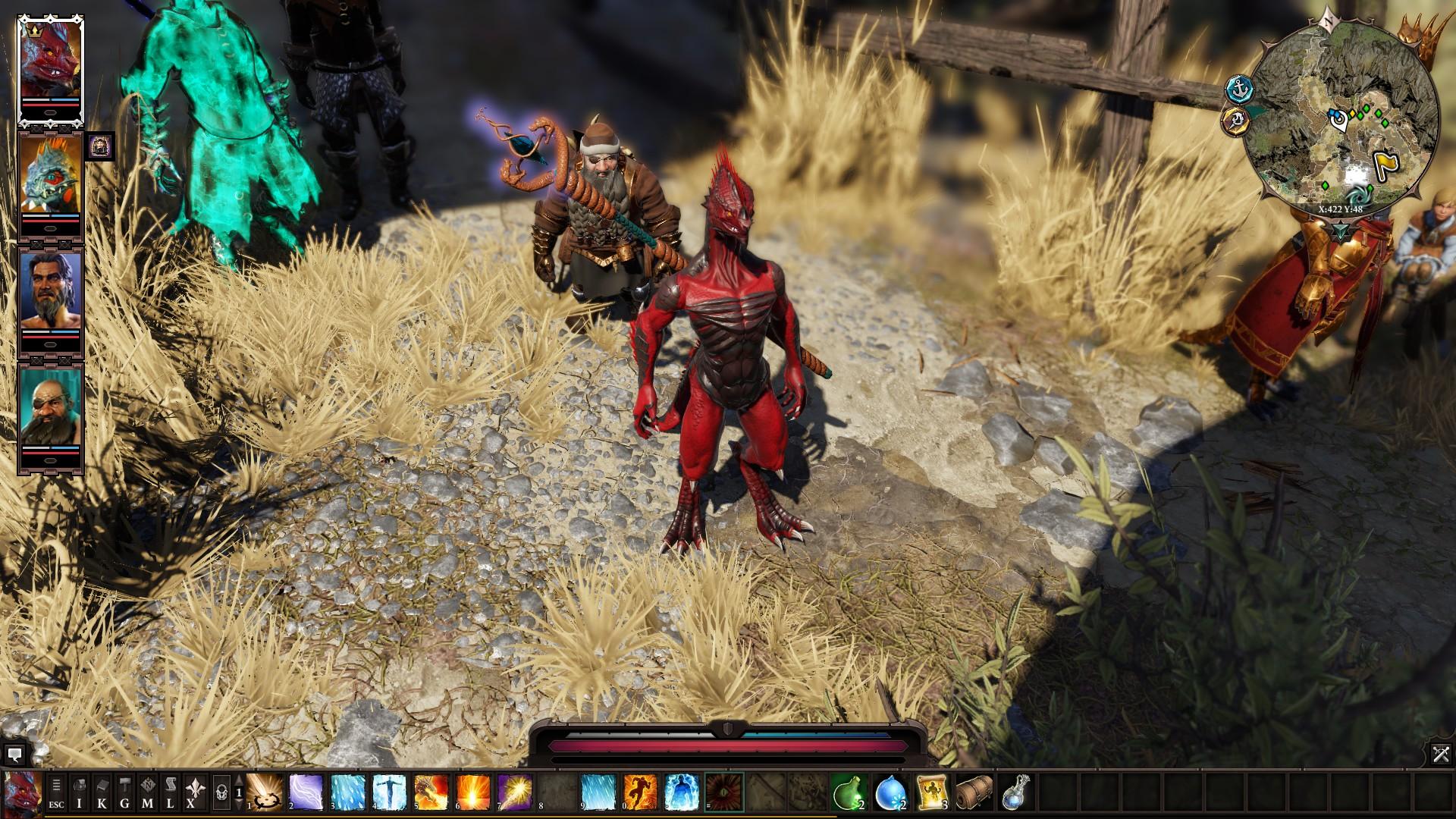The height and width of the screenshot is (819, 1456).
Task: Toggle the crossed swords combat button
Action: [1441, 754]
